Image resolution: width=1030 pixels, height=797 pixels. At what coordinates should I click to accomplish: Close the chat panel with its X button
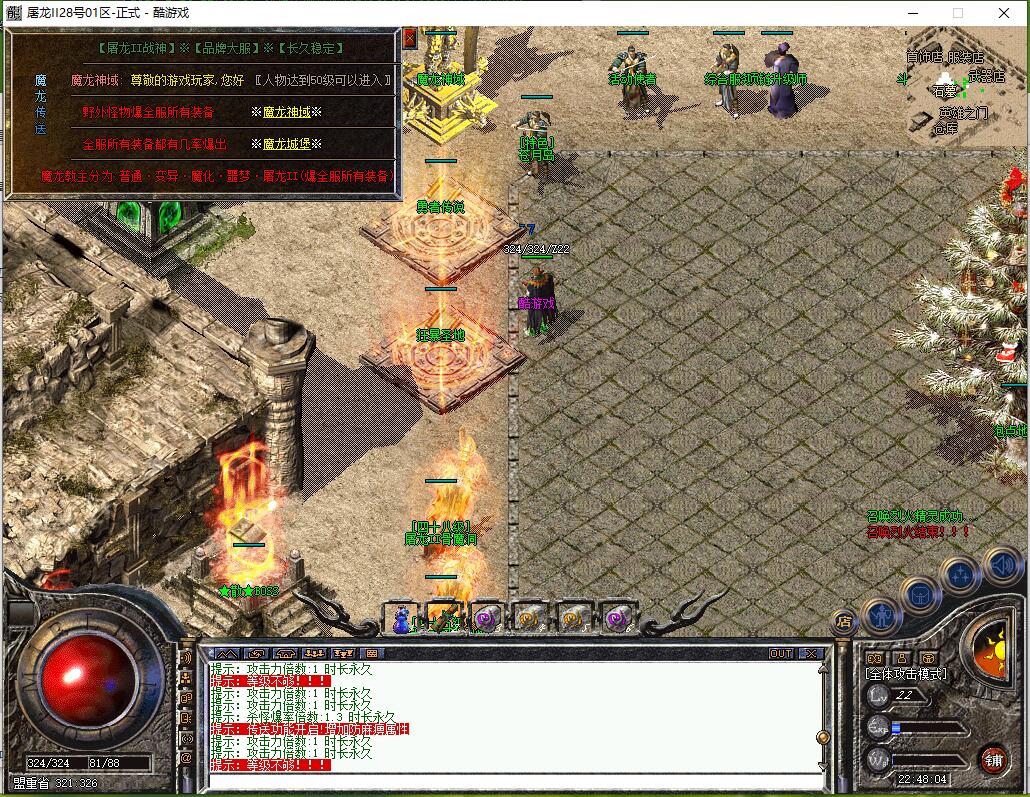tap(810, 653)
